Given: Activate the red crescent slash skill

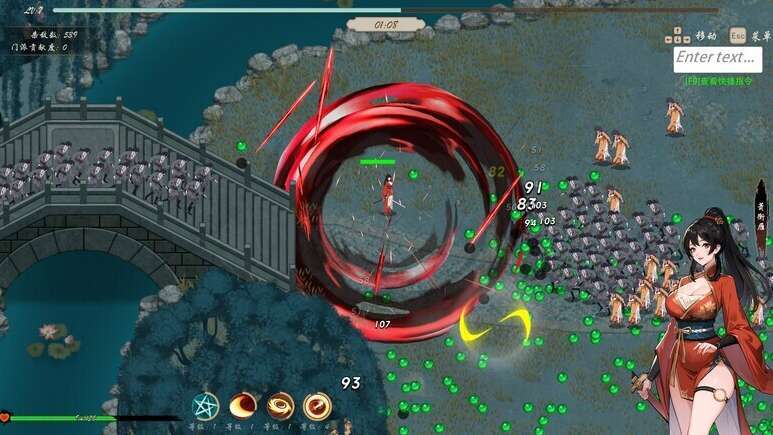Looking at the screenshot, I should pos(243,406).
